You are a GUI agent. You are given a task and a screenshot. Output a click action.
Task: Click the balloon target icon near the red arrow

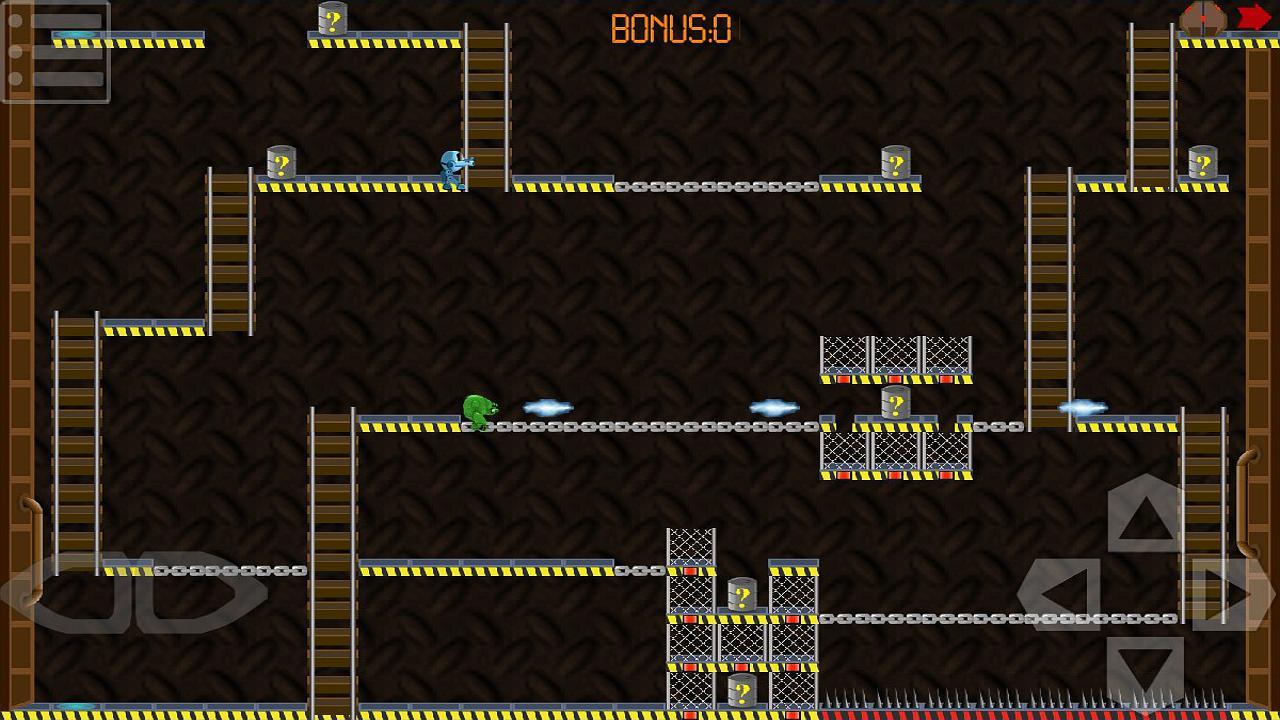(1203, 17)
